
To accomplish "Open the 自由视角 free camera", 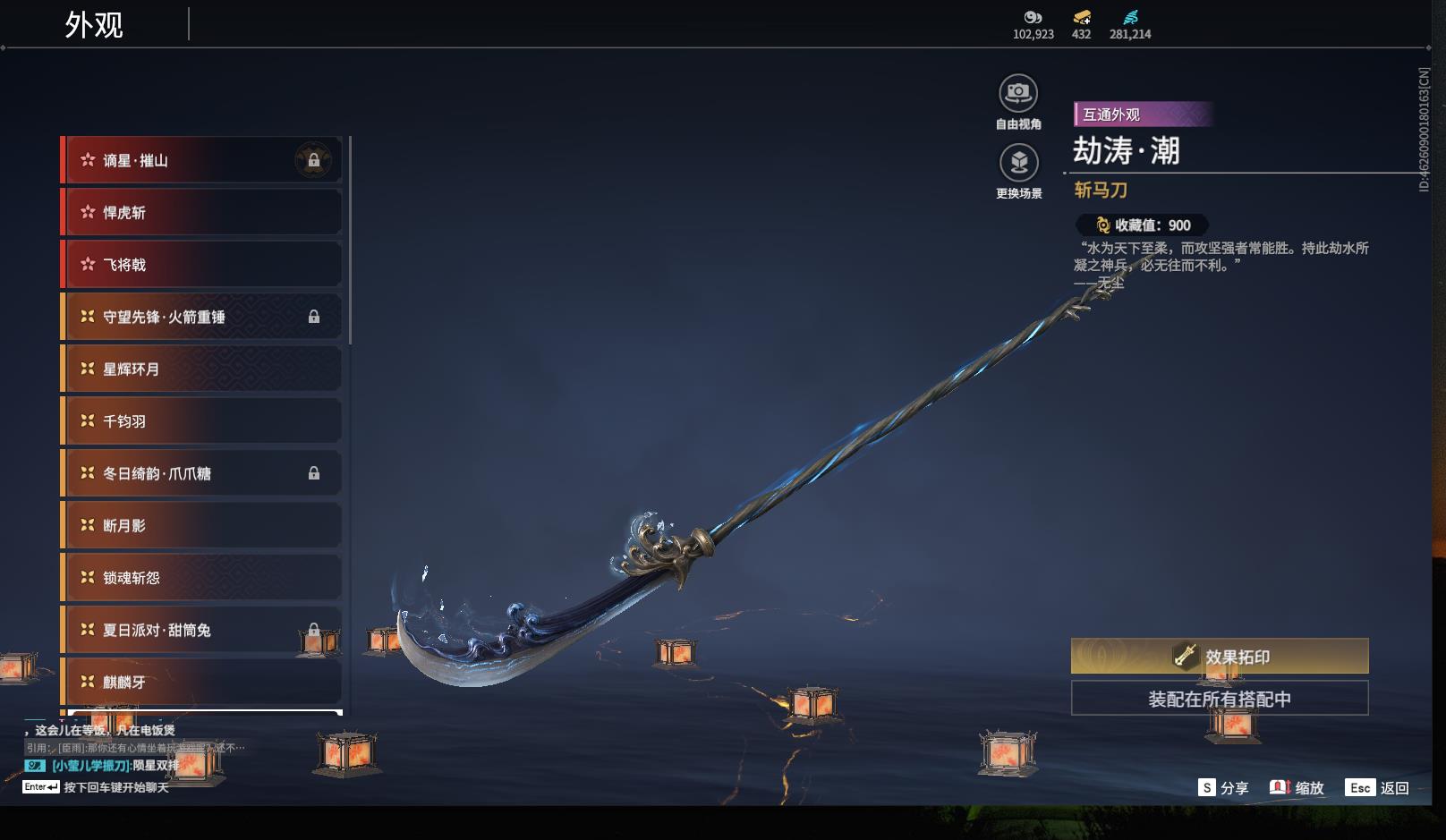I will pyautogui.click(x=1018, y=94).
